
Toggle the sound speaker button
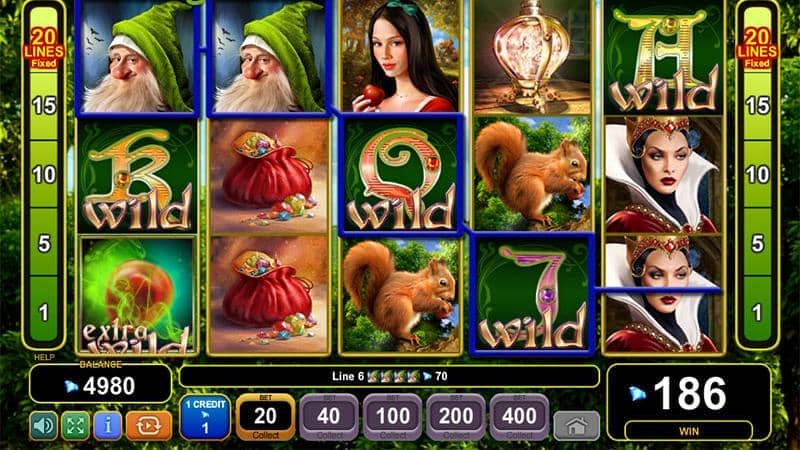(x=43, y=425)
